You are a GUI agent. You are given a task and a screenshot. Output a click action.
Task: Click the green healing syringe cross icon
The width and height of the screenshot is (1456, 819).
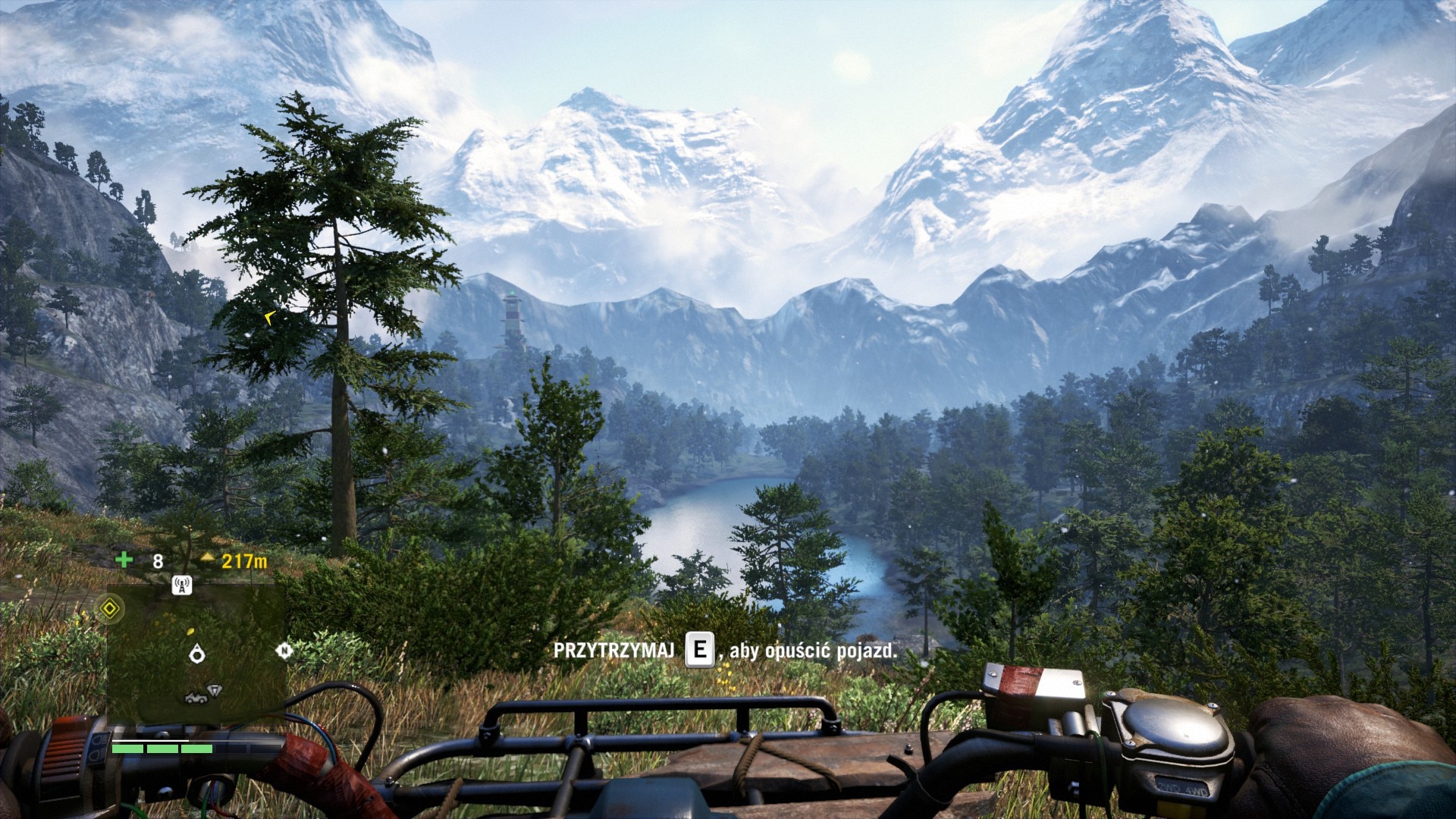pyautogui.click(x=124, y=560)
